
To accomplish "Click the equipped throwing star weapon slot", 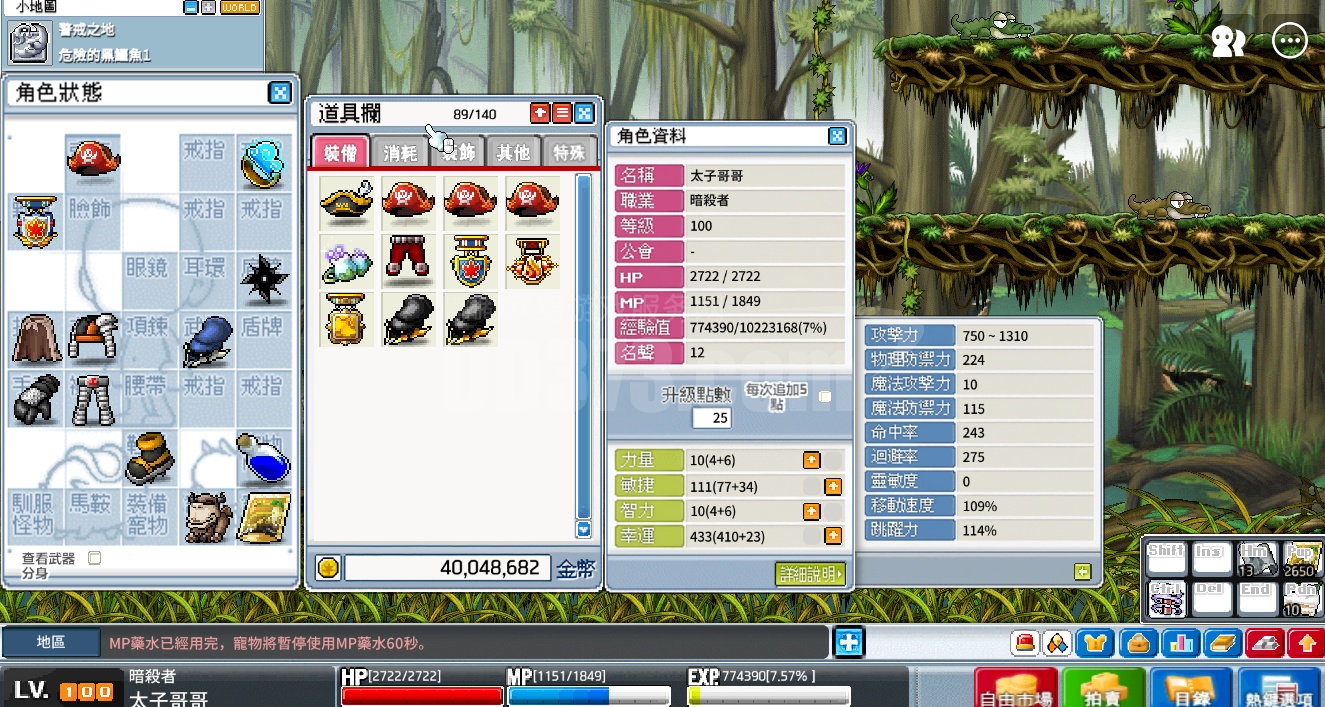I will click(x=265, y=274).
